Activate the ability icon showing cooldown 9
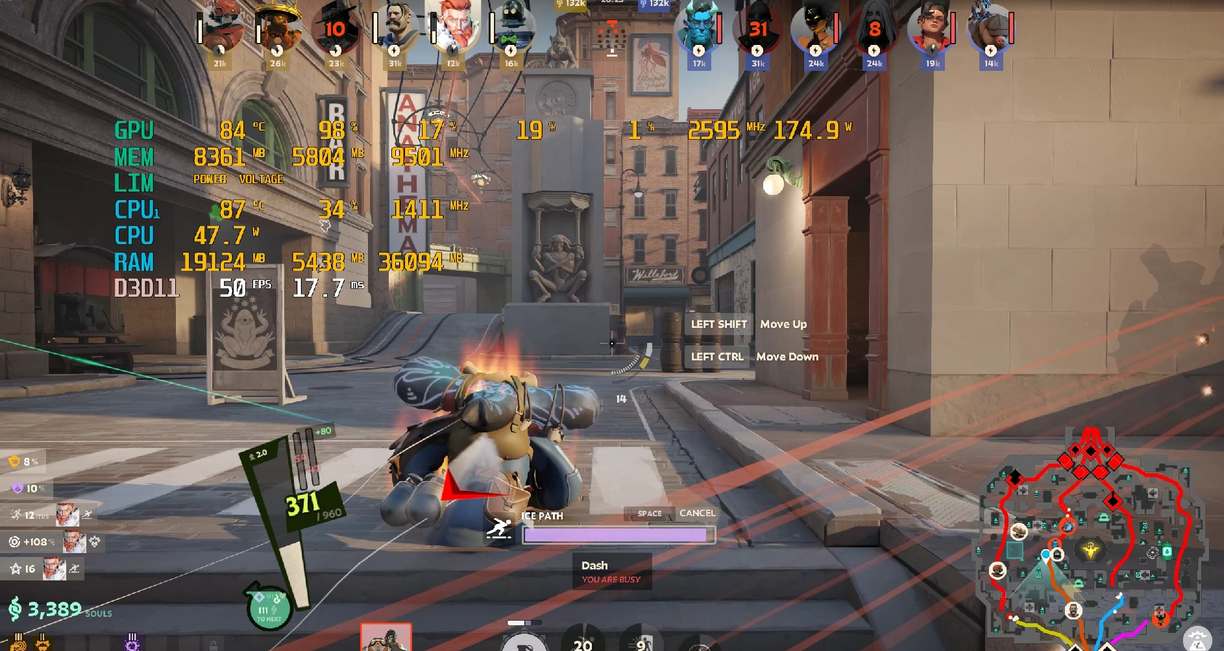 (x=641, y=640)
